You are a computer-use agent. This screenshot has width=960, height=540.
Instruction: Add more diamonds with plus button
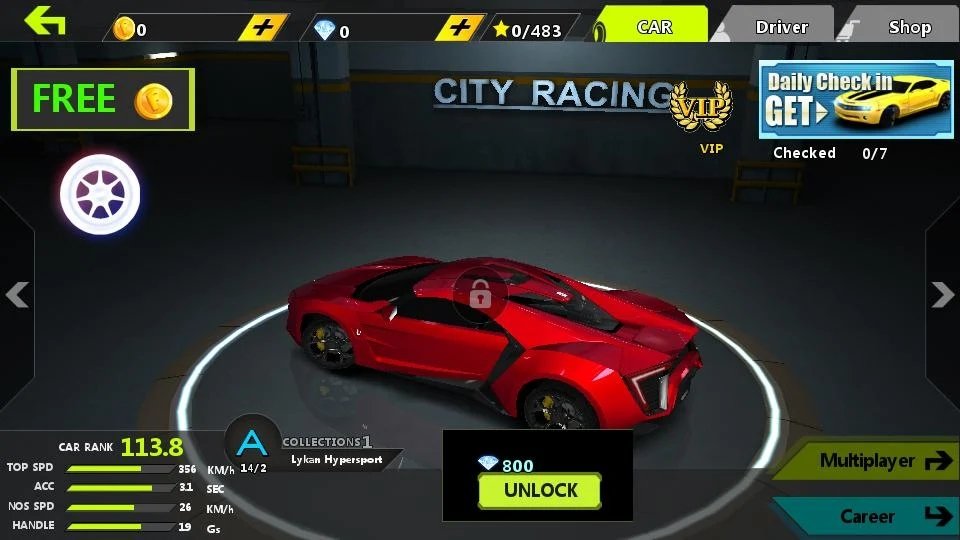460,28
